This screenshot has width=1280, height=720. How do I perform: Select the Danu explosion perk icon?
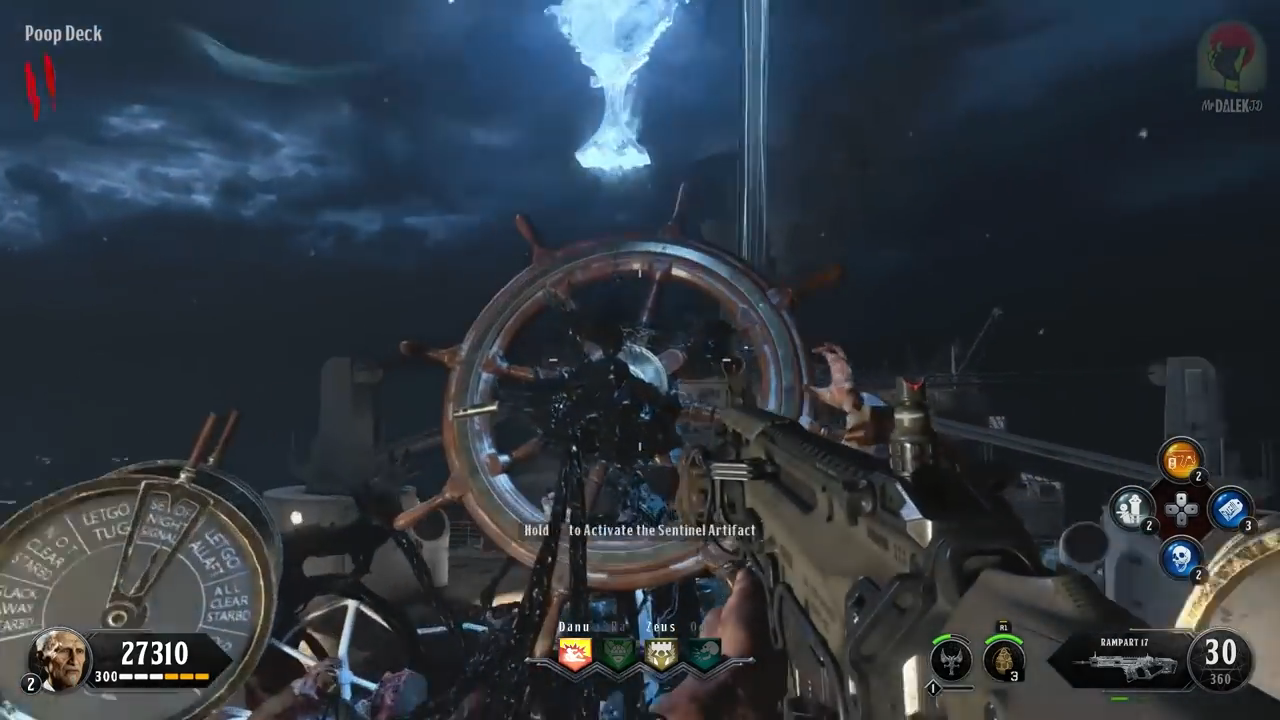(575, 653)
